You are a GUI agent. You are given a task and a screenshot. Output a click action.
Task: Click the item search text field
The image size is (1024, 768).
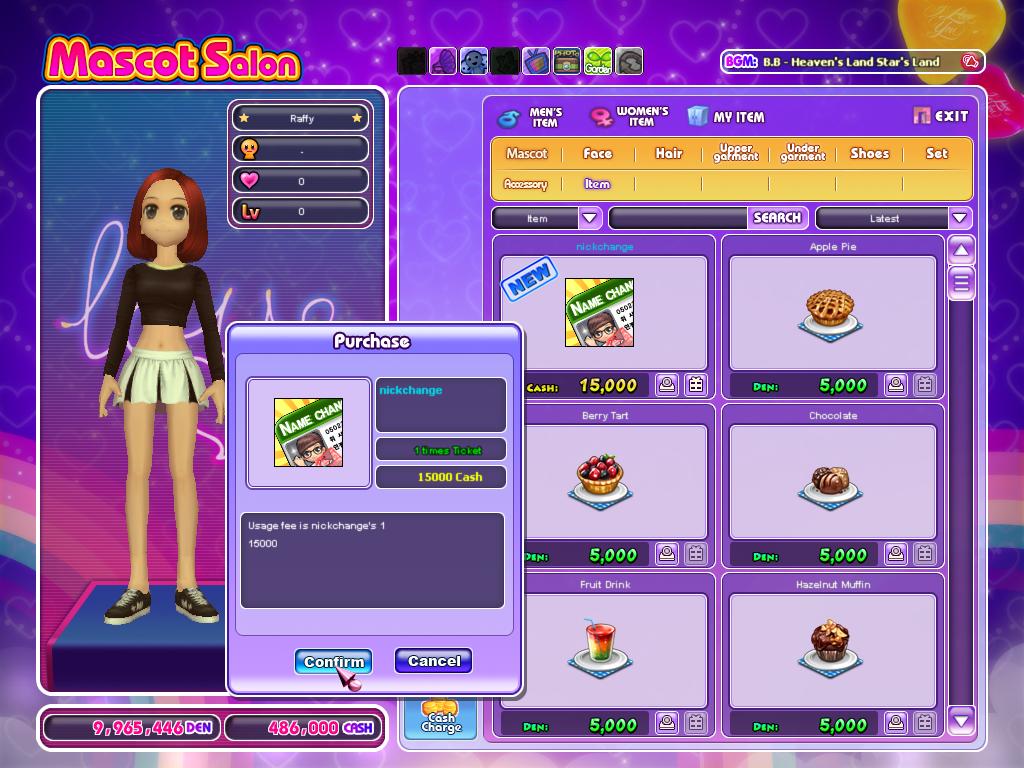click(679, 218)
